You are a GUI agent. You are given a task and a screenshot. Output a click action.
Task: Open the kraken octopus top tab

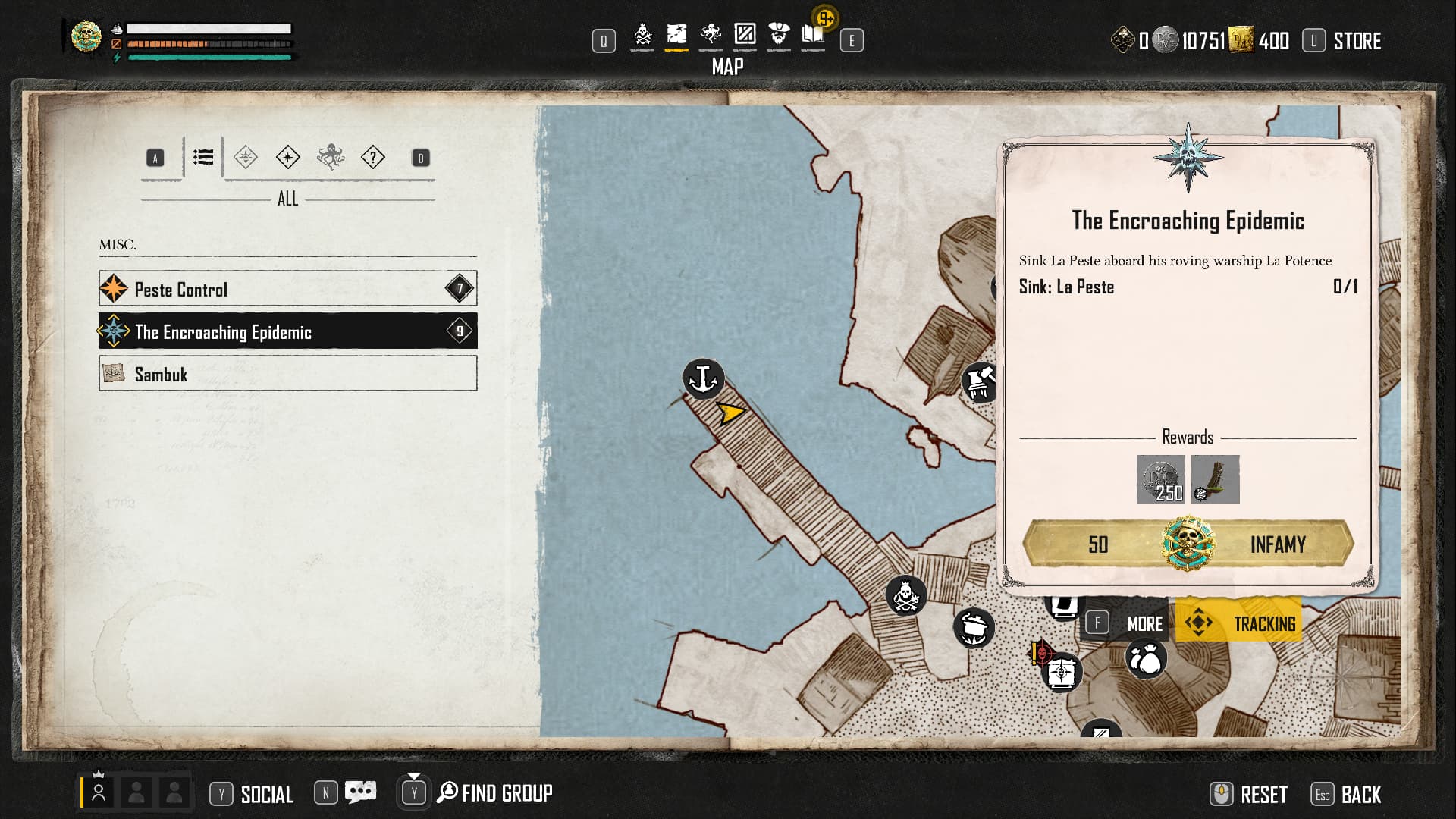pyautogui.click(x=711, y=35)
